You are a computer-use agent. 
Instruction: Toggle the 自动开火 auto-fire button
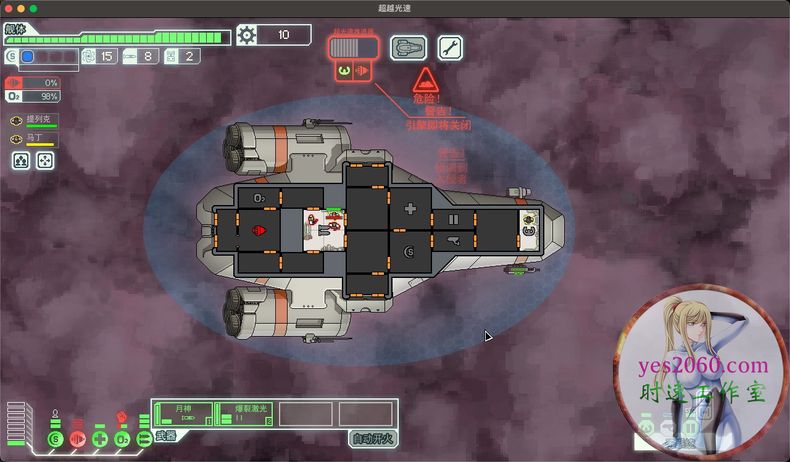coord(372,438)
